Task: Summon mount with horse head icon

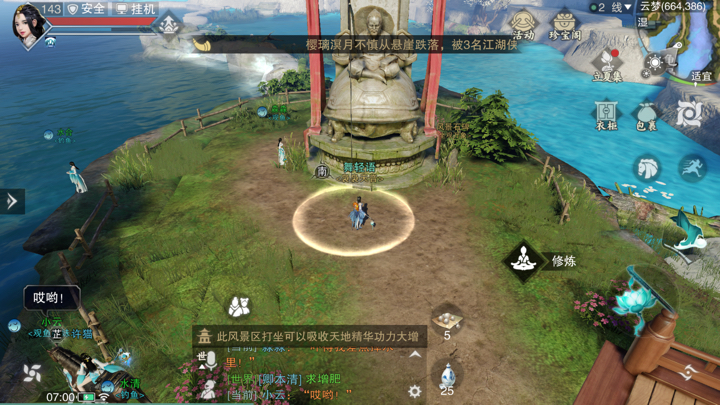Action: tap(647, 167)
